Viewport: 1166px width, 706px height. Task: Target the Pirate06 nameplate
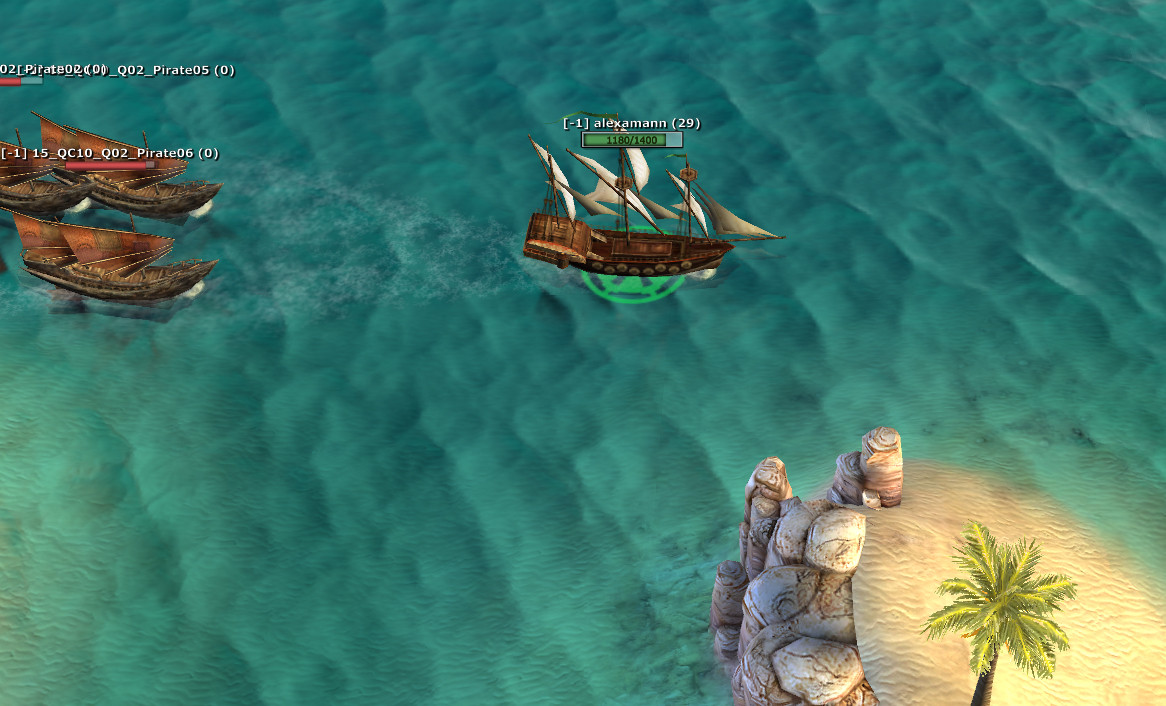pyautogui.click(x=110, y=153)
